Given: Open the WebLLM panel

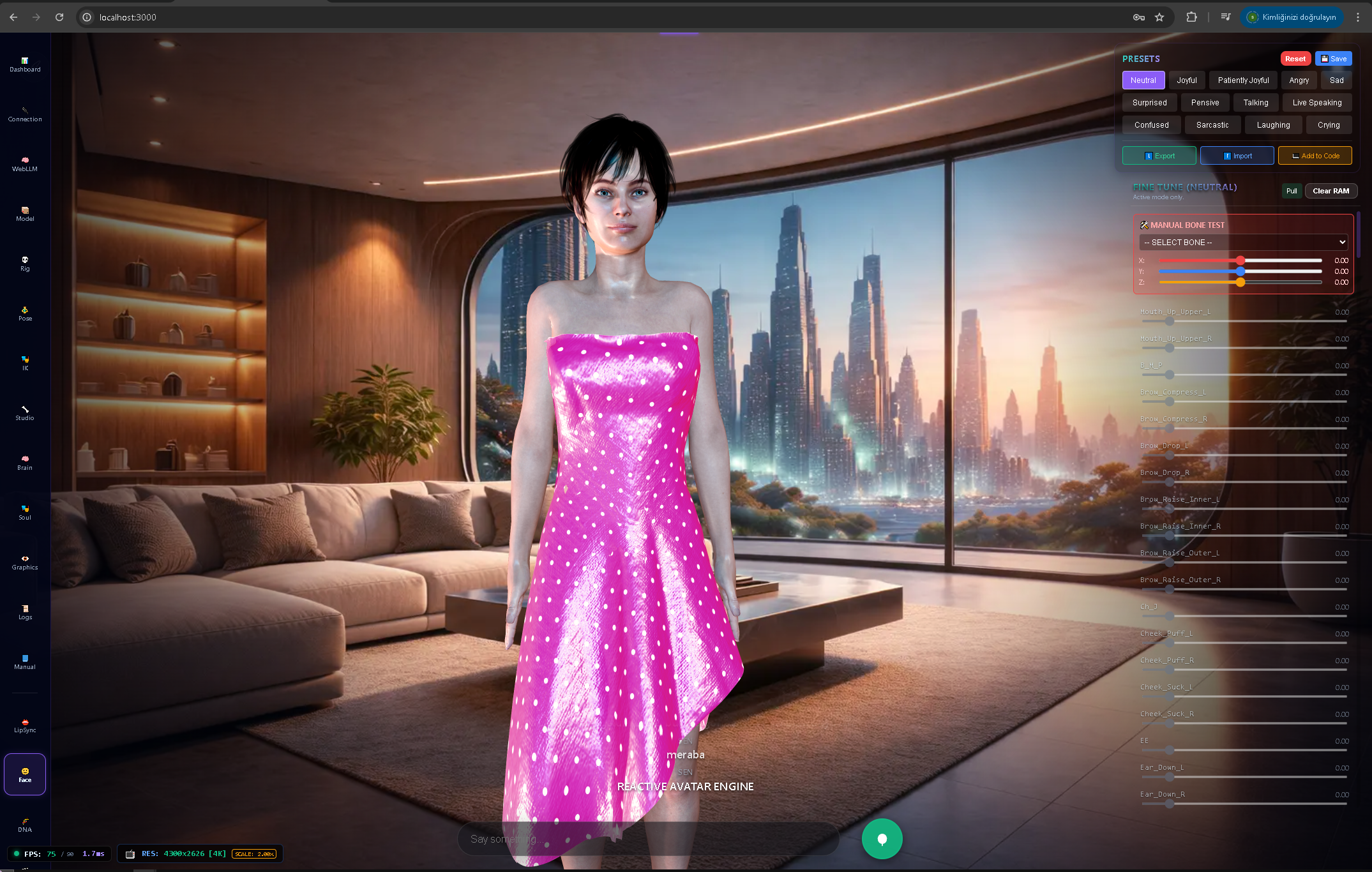Looking at the screenshot, I should pyautogui.click(x=24, y=164).
